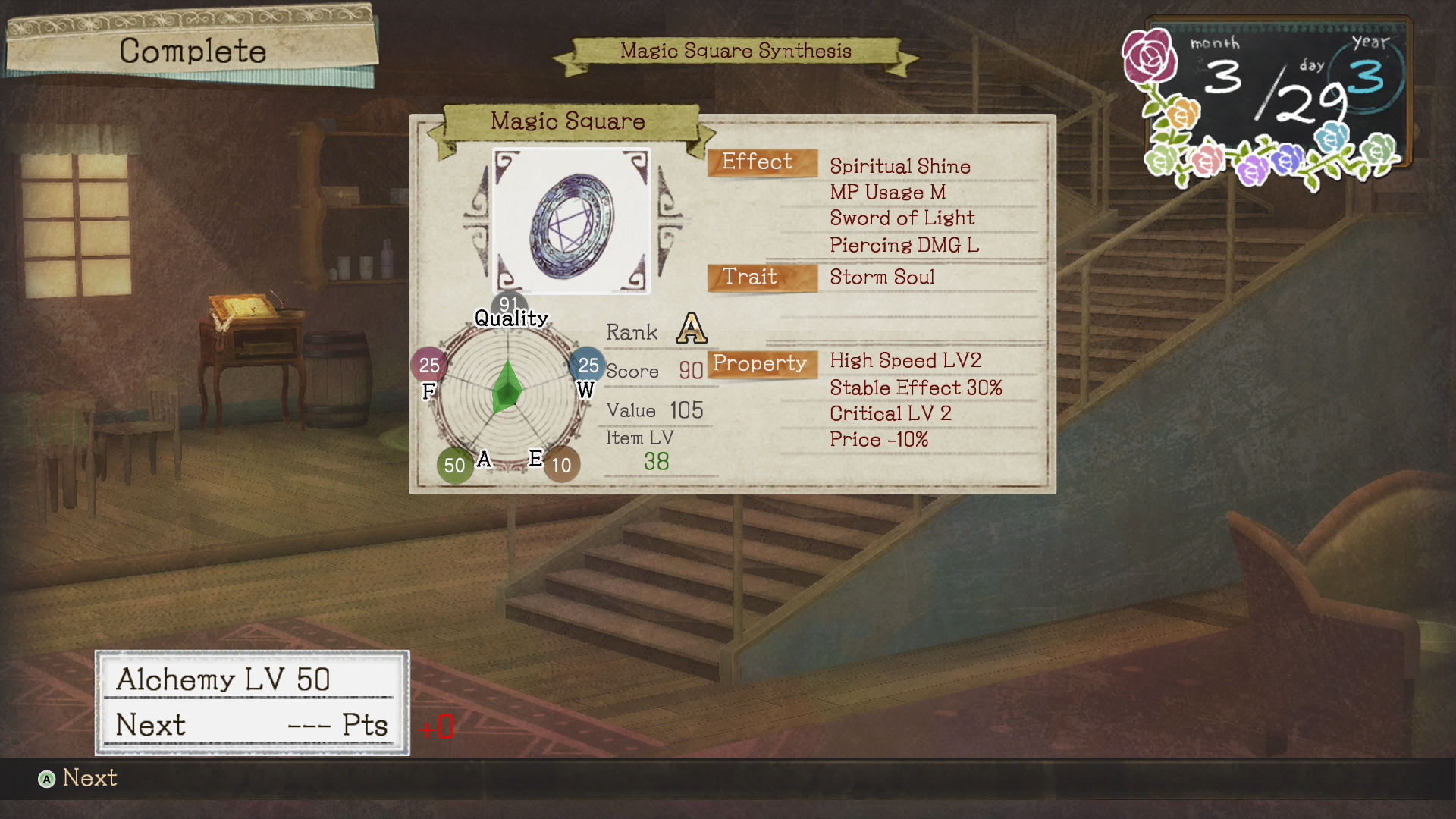The image size is (1456, 819).
Task: Toggle the Trait section header
Action: [x=761, y=277]
